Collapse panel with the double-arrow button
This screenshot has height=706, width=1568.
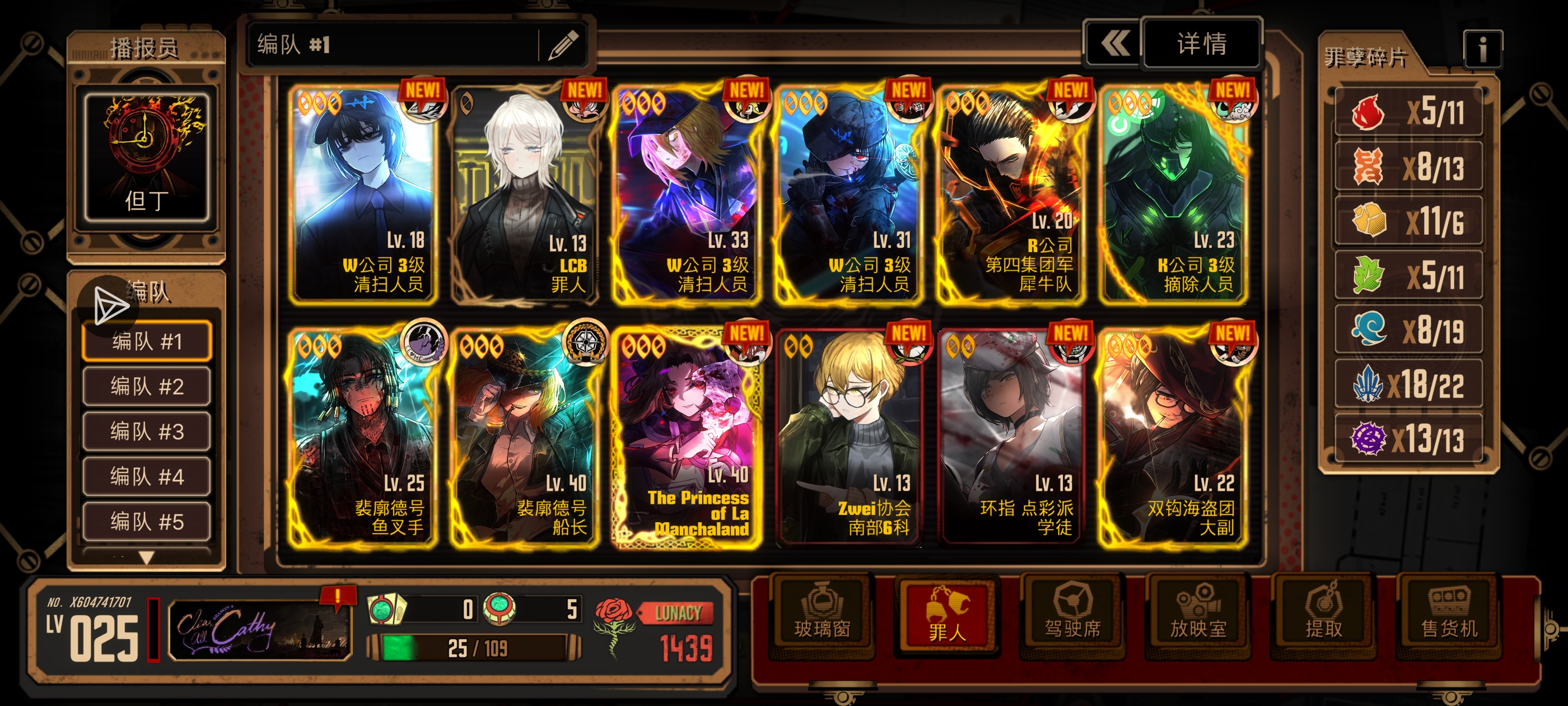tap(1114, 44)
